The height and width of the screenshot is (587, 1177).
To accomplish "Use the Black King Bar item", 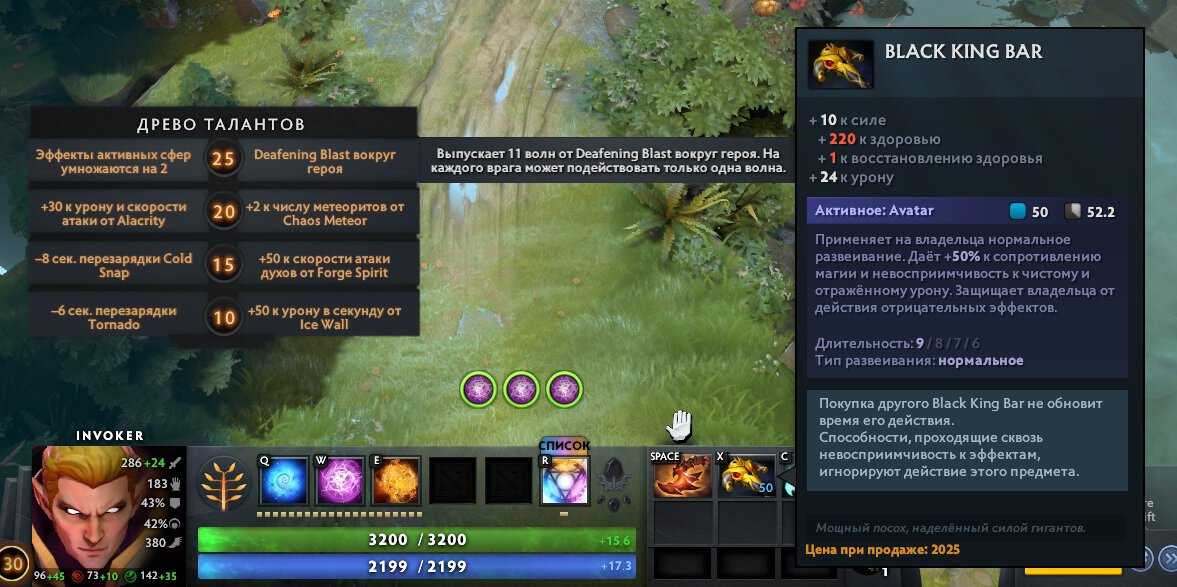I will [x=746, y=476].
